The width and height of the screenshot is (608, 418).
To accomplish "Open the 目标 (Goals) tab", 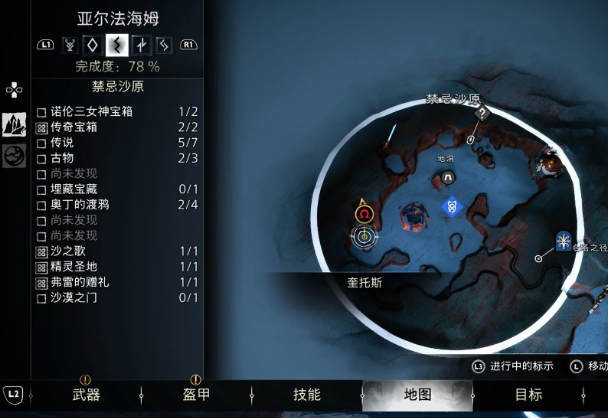I will coord(528,395).
